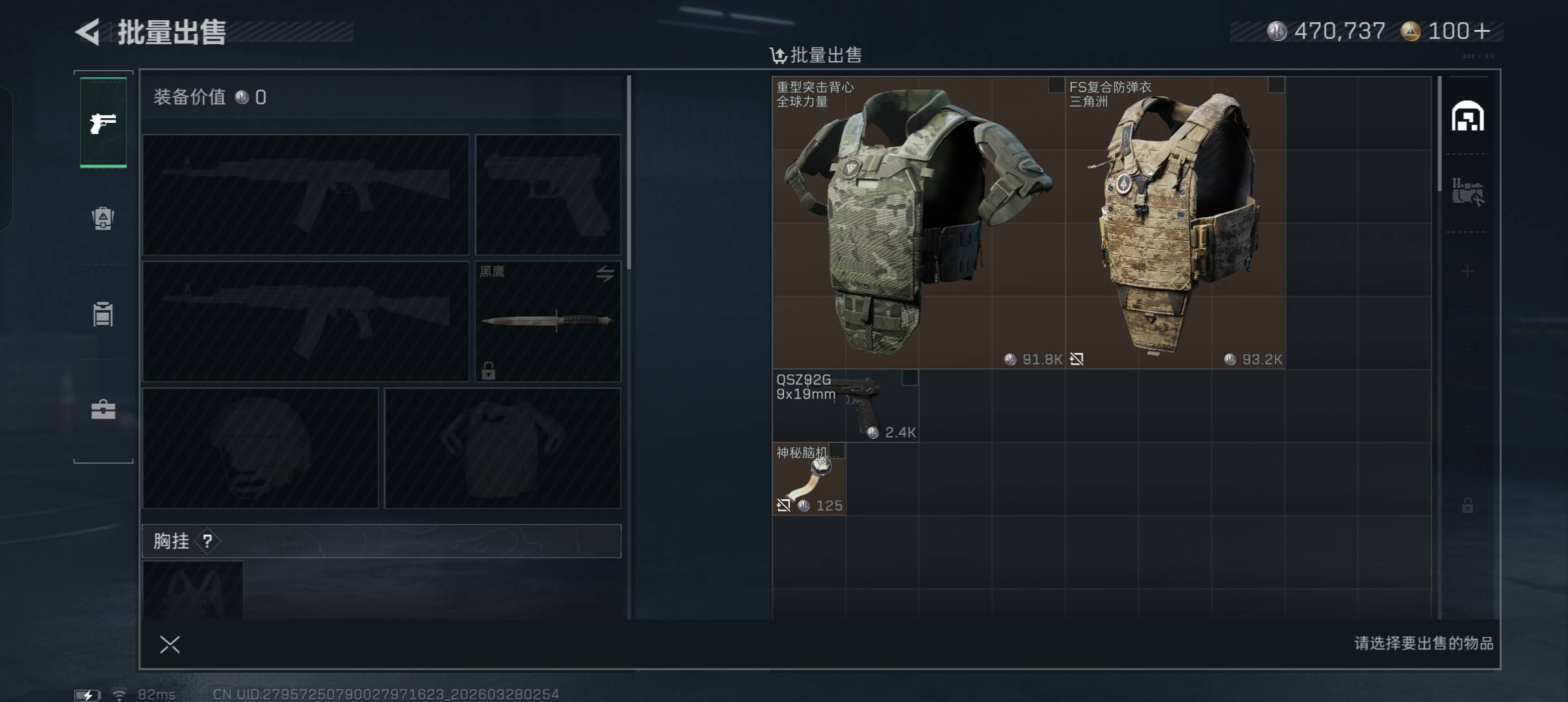This screenshot has height=702, width=1568.
Task: Tick the checkbox on 重型突击背心
Action: tap(1056, 85)
